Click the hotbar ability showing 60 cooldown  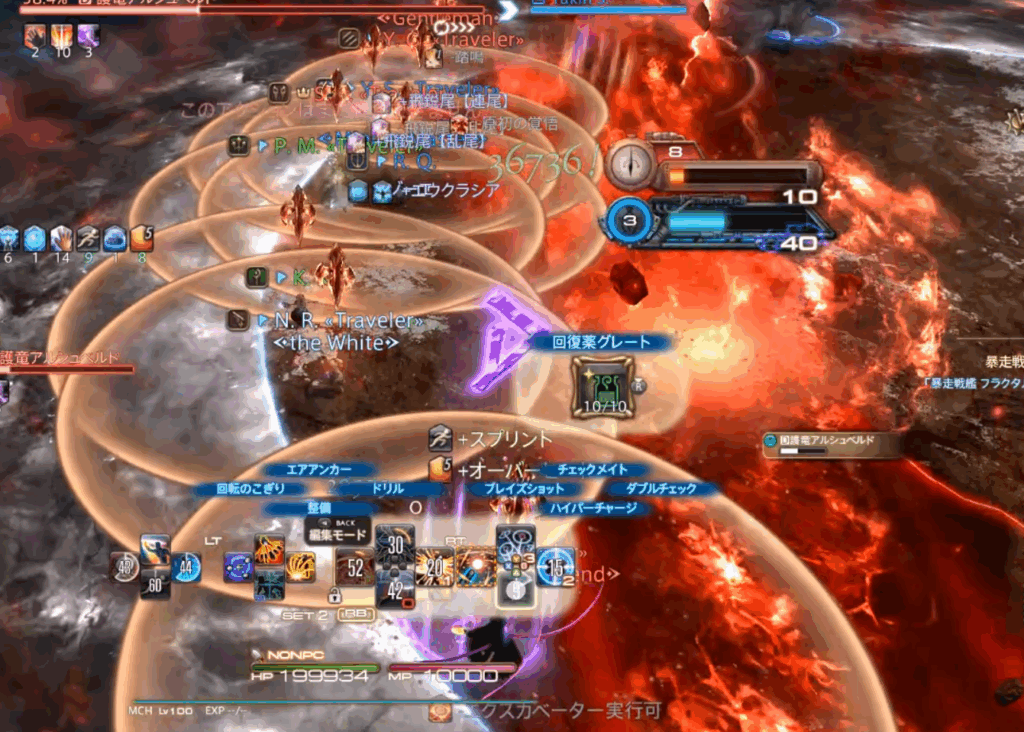[x=155, y=584]
